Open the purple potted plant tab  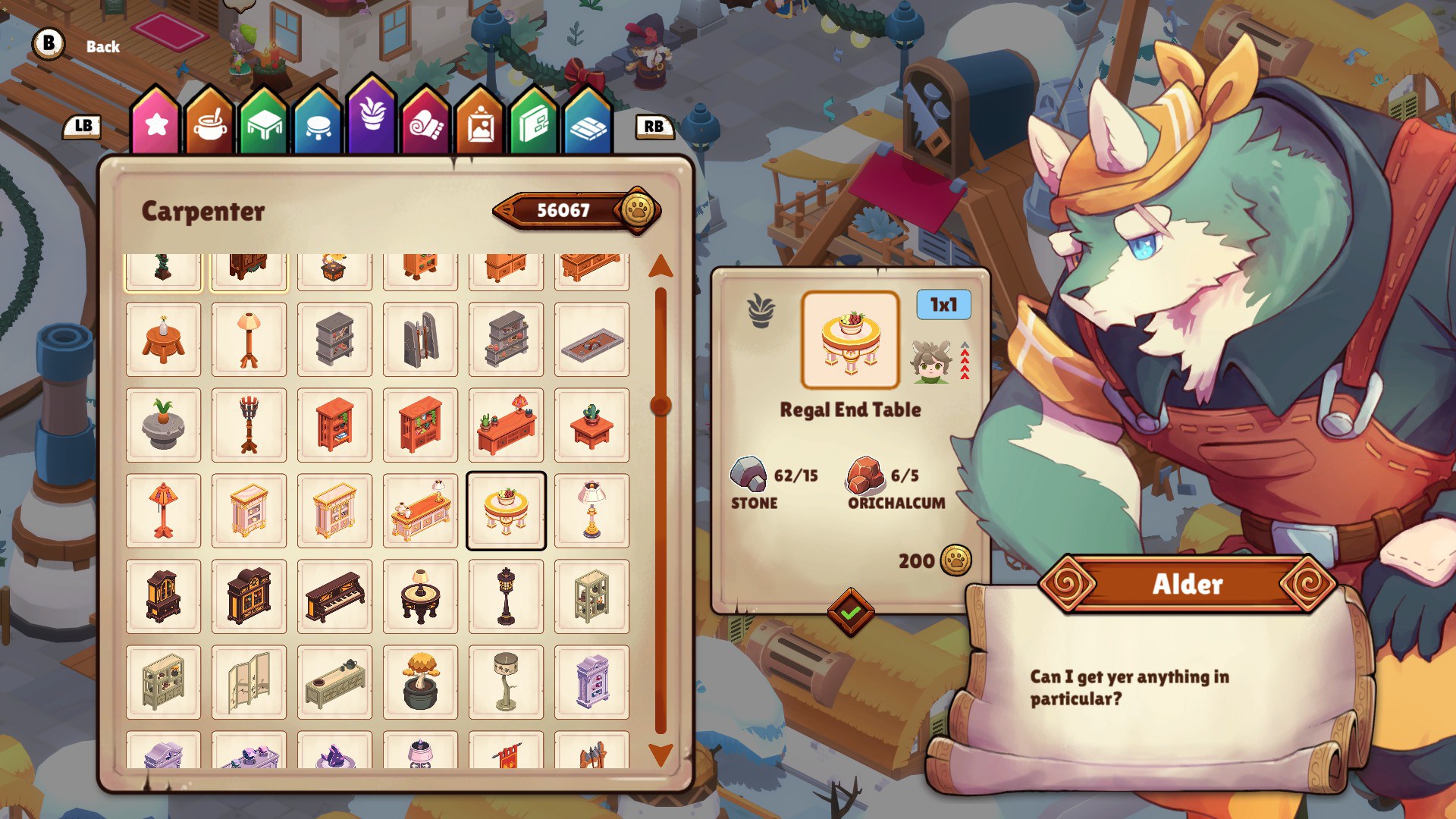[x=372, y=118]
